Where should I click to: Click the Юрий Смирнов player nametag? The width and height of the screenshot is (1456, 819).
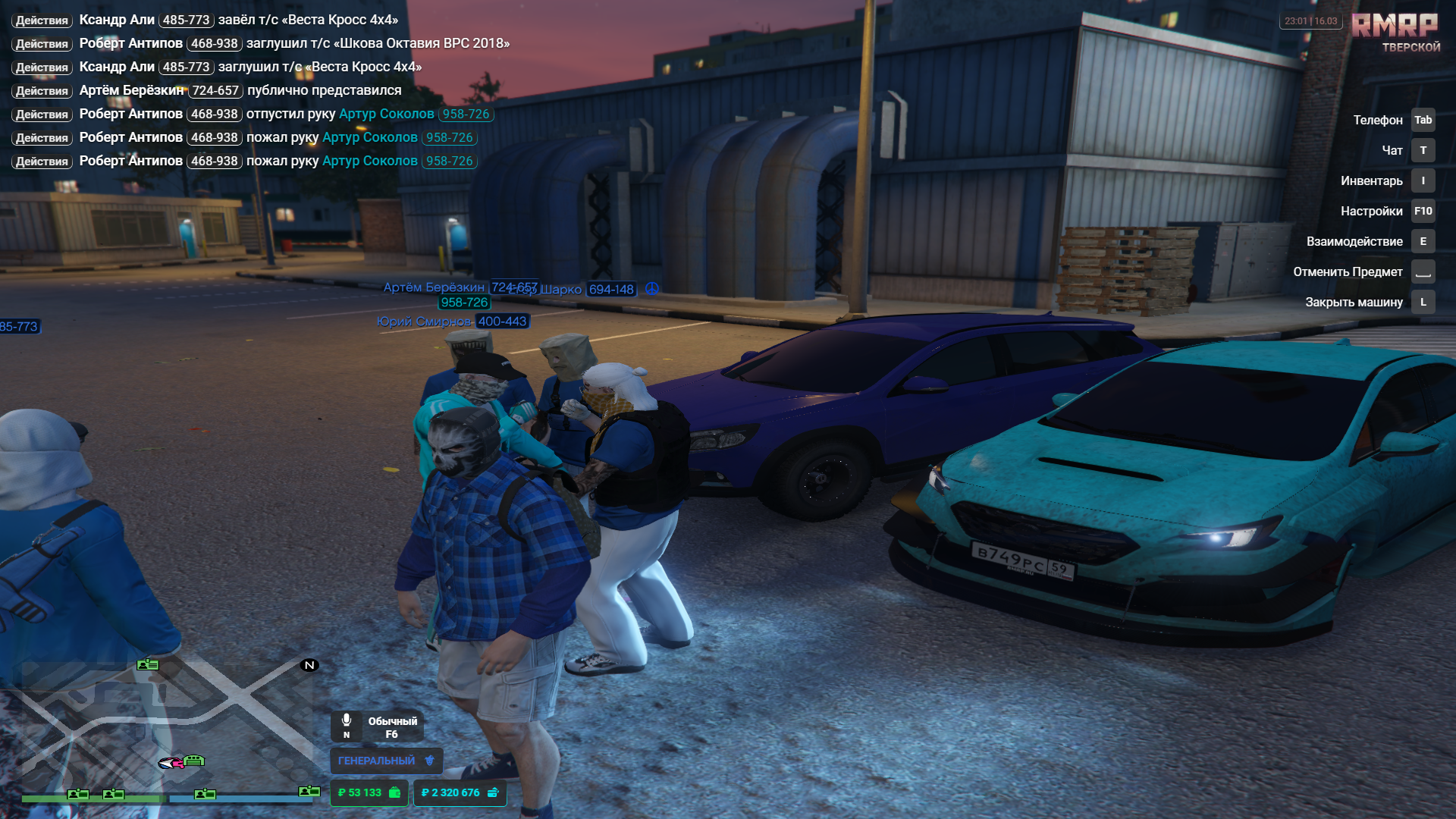click(452, 322)
